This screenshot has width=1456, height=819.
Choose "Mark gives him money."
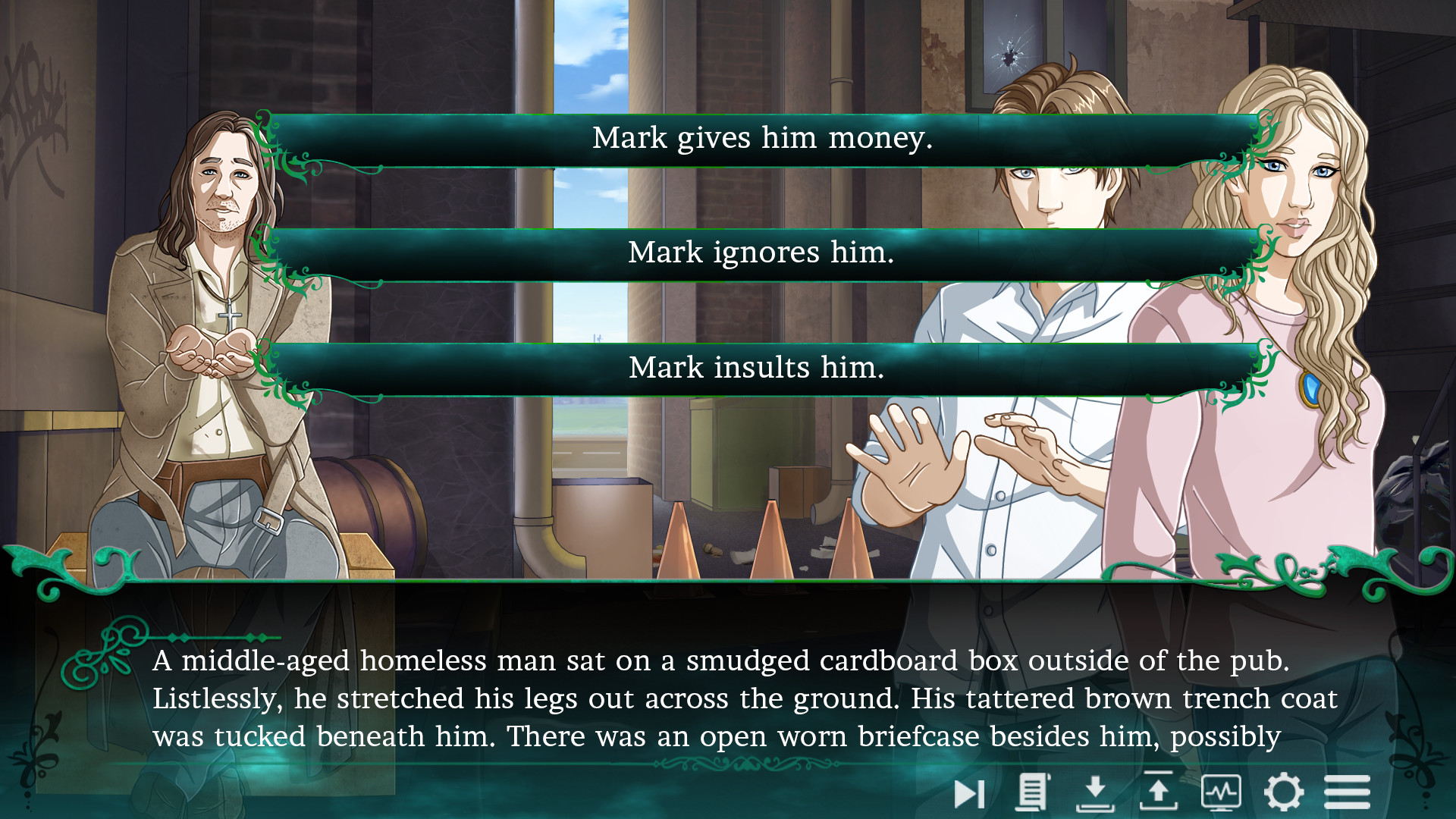coord(762,140)
